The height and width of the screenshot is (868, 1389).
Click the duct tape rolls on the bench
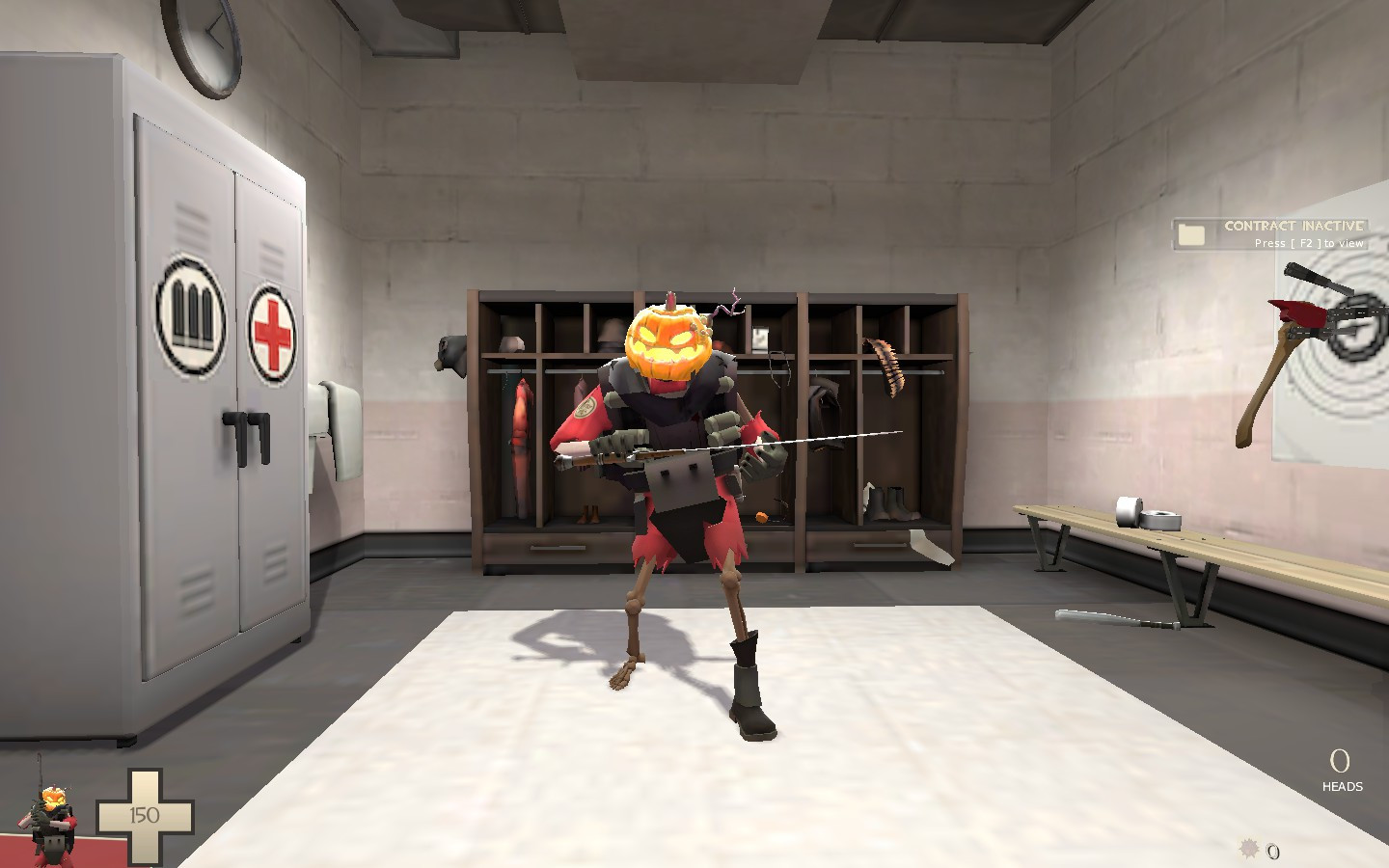(x=1148, y=512)
